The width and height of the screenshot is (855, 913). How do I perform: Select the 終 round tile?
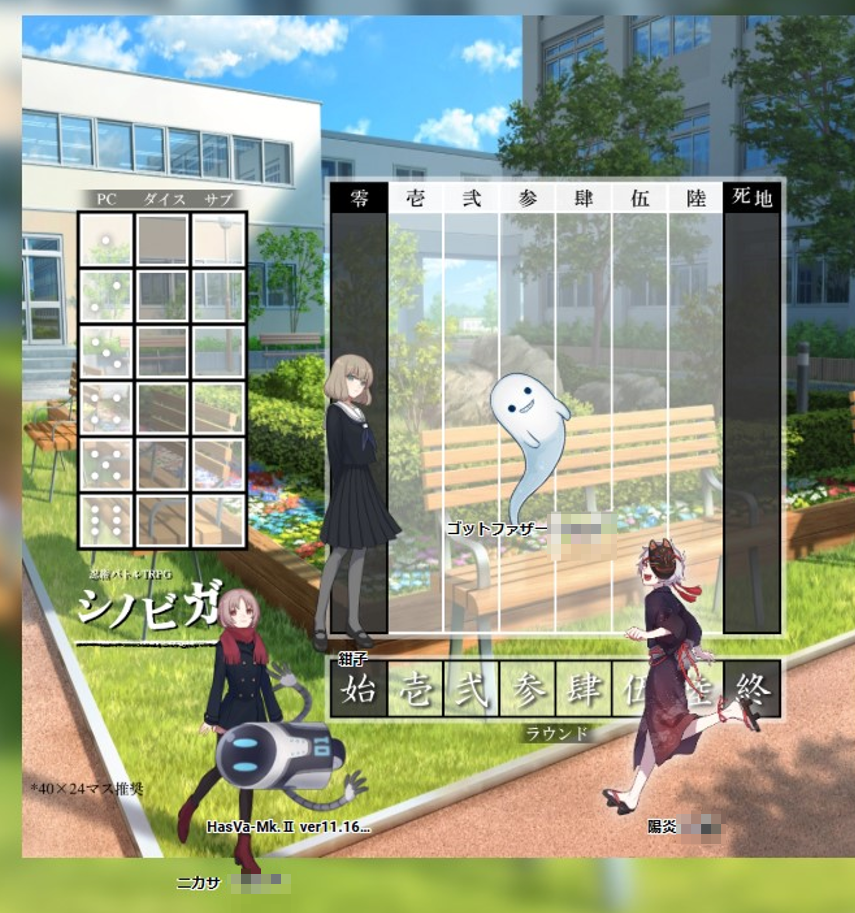(x=752, y=689)
